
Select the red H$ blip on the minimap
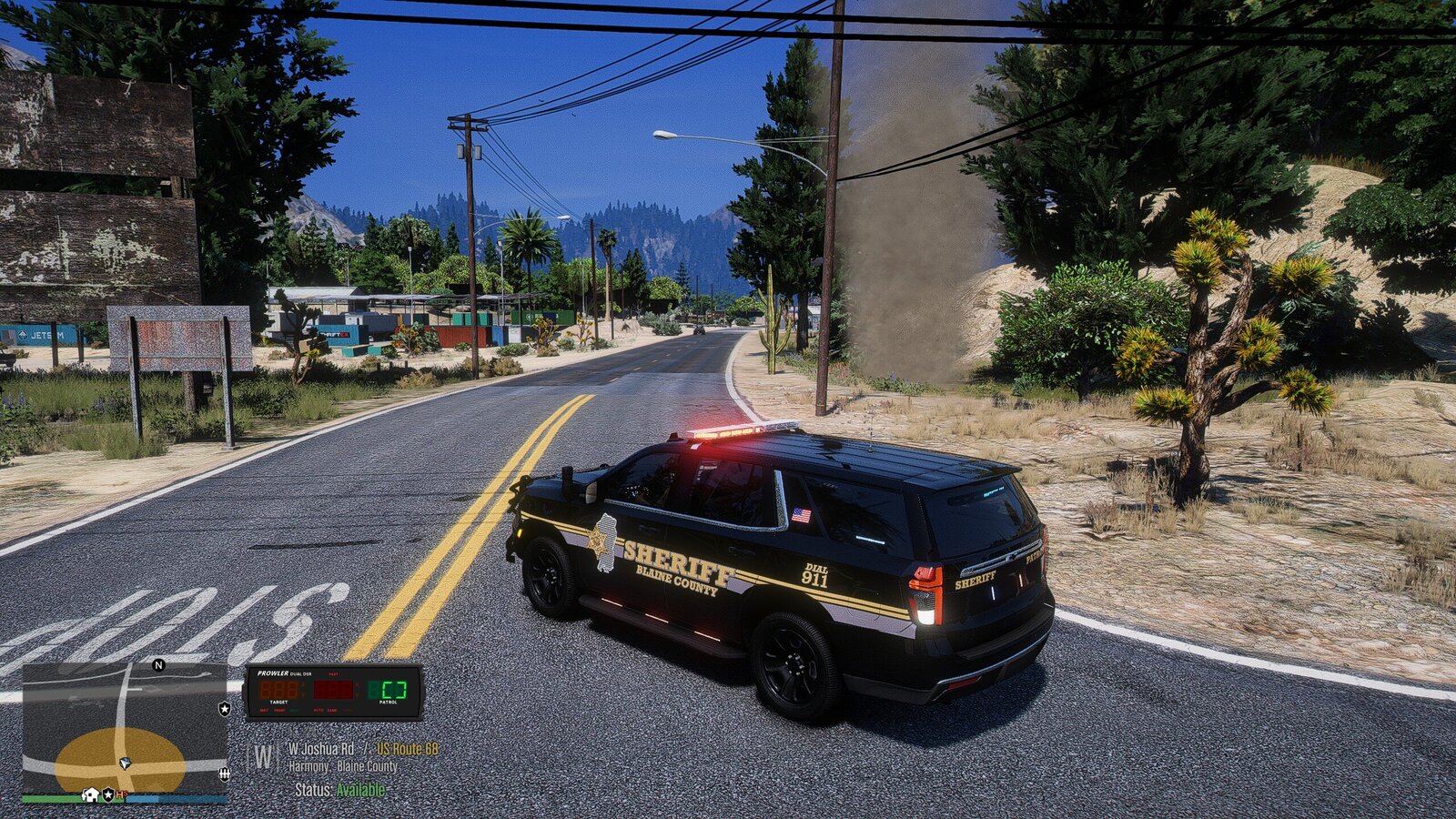121,794
